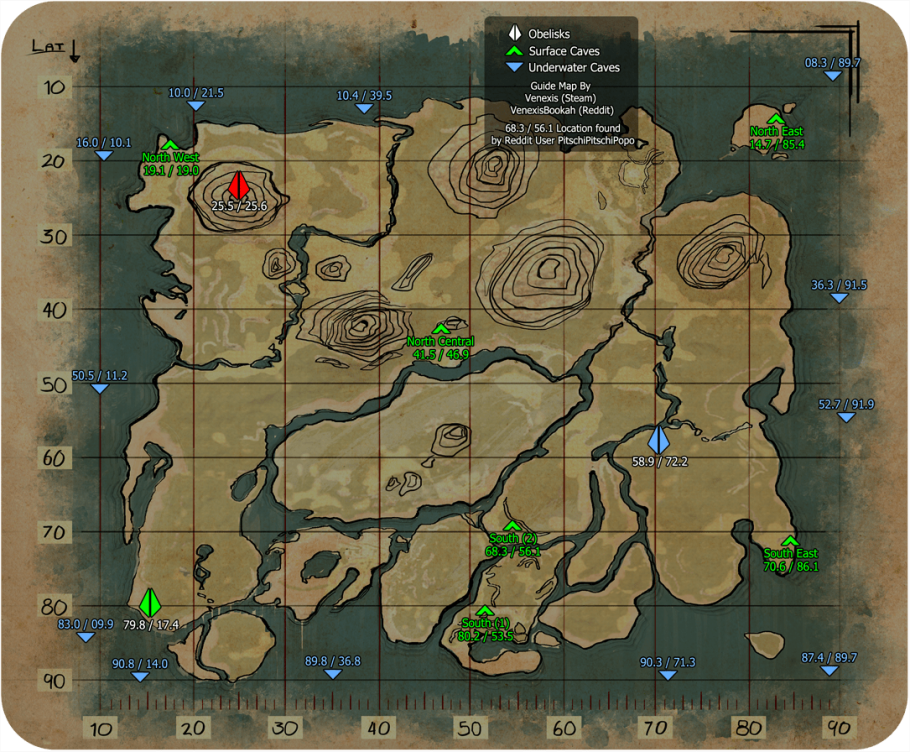The width and height of the screenshot is (910, 752).
Task: Select underwater cave marker at 89.8 / 36.8
Action: pyautogui.click(x=333, y=674)
